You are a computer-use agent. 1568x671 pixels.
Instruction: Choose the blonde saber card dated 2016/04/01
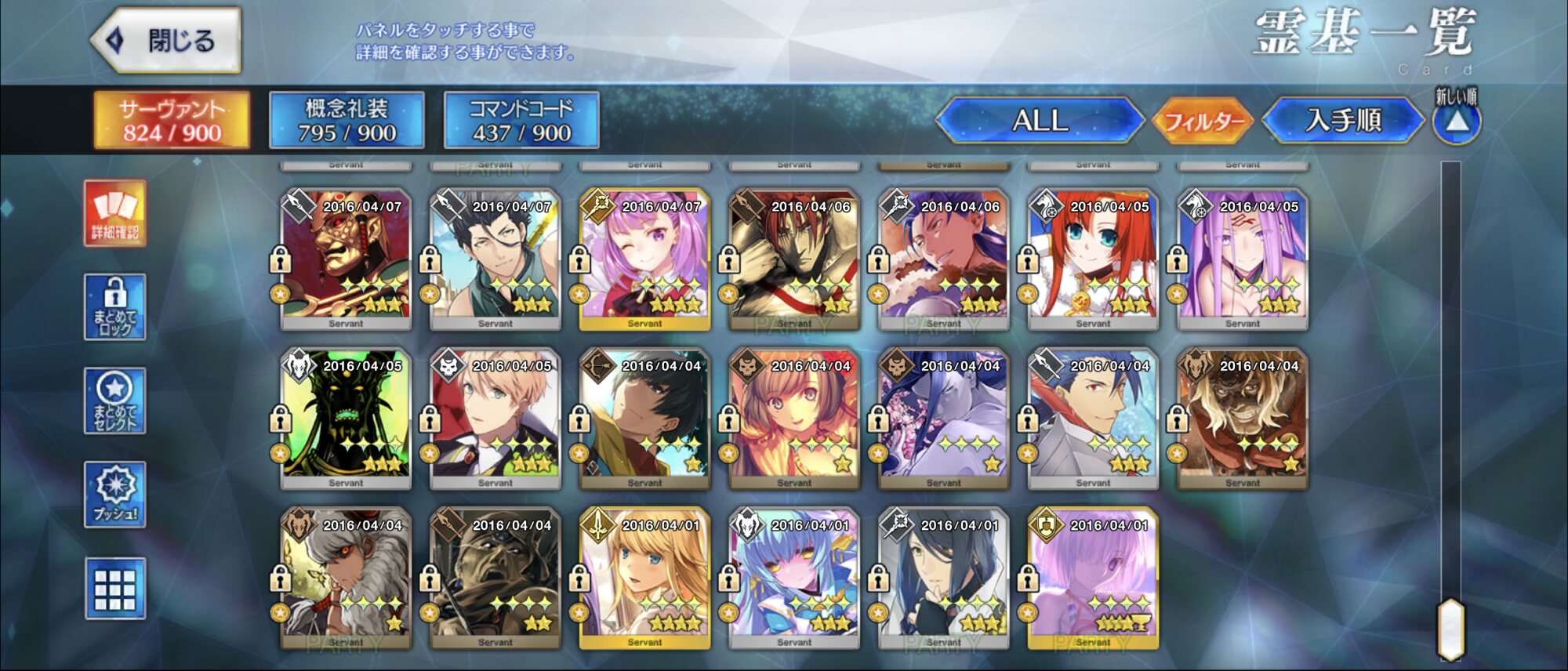[644, 578]
